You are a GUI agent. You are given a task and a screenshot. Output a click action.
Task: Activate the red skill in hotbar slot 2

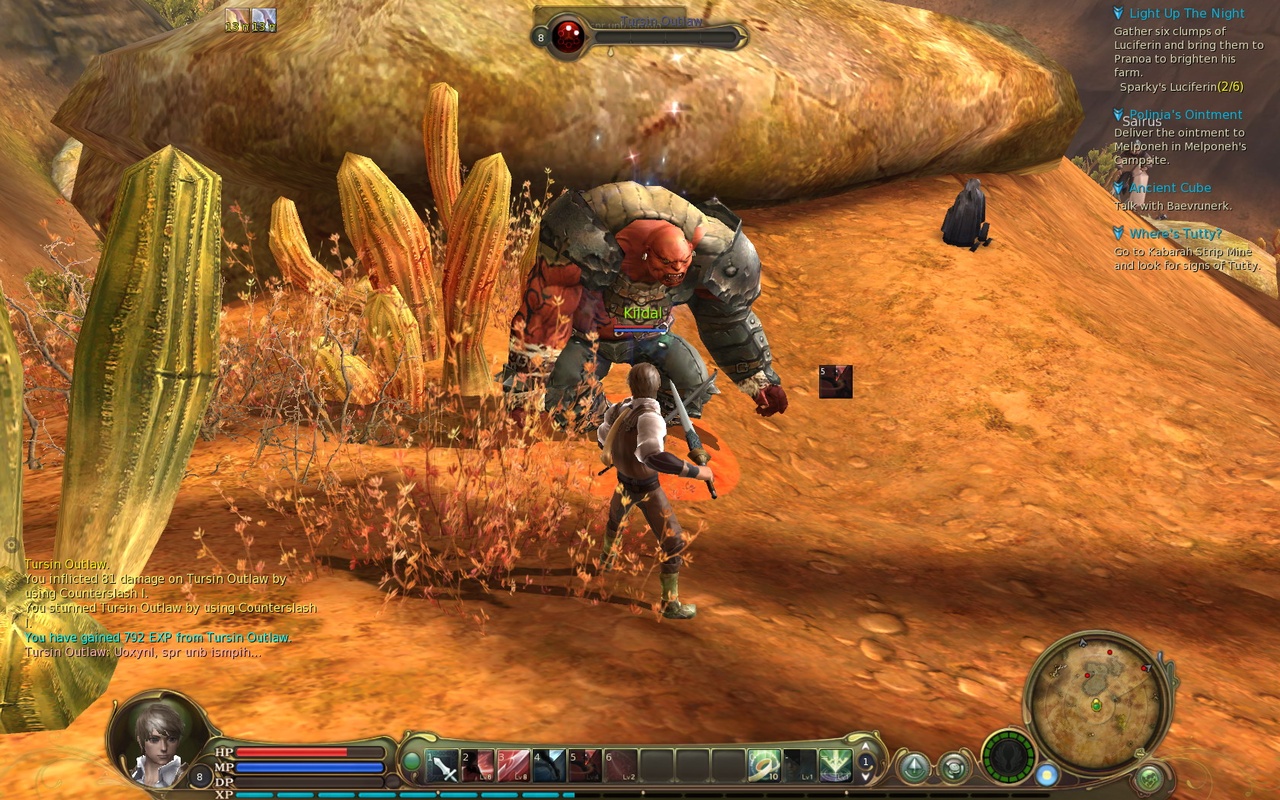(478, 767)
